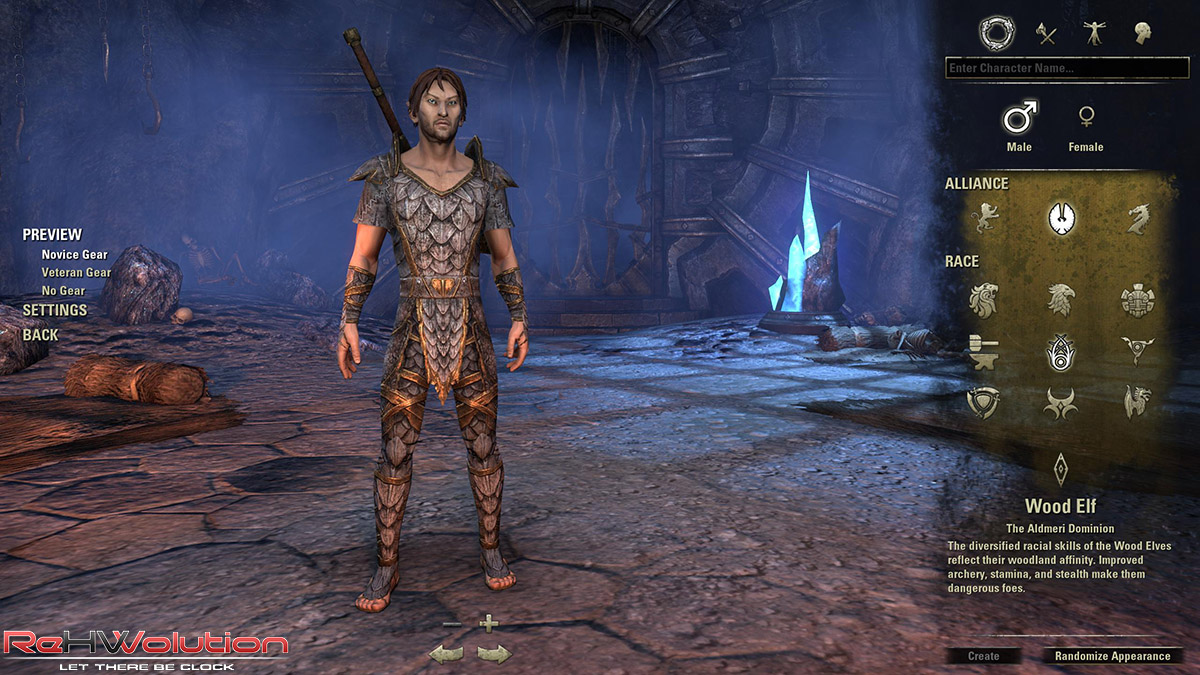The image size is (1200, 675).
Task: Choose the eagle Aldmeri Dominion alliance emblem
Action: click(1061, 217)
